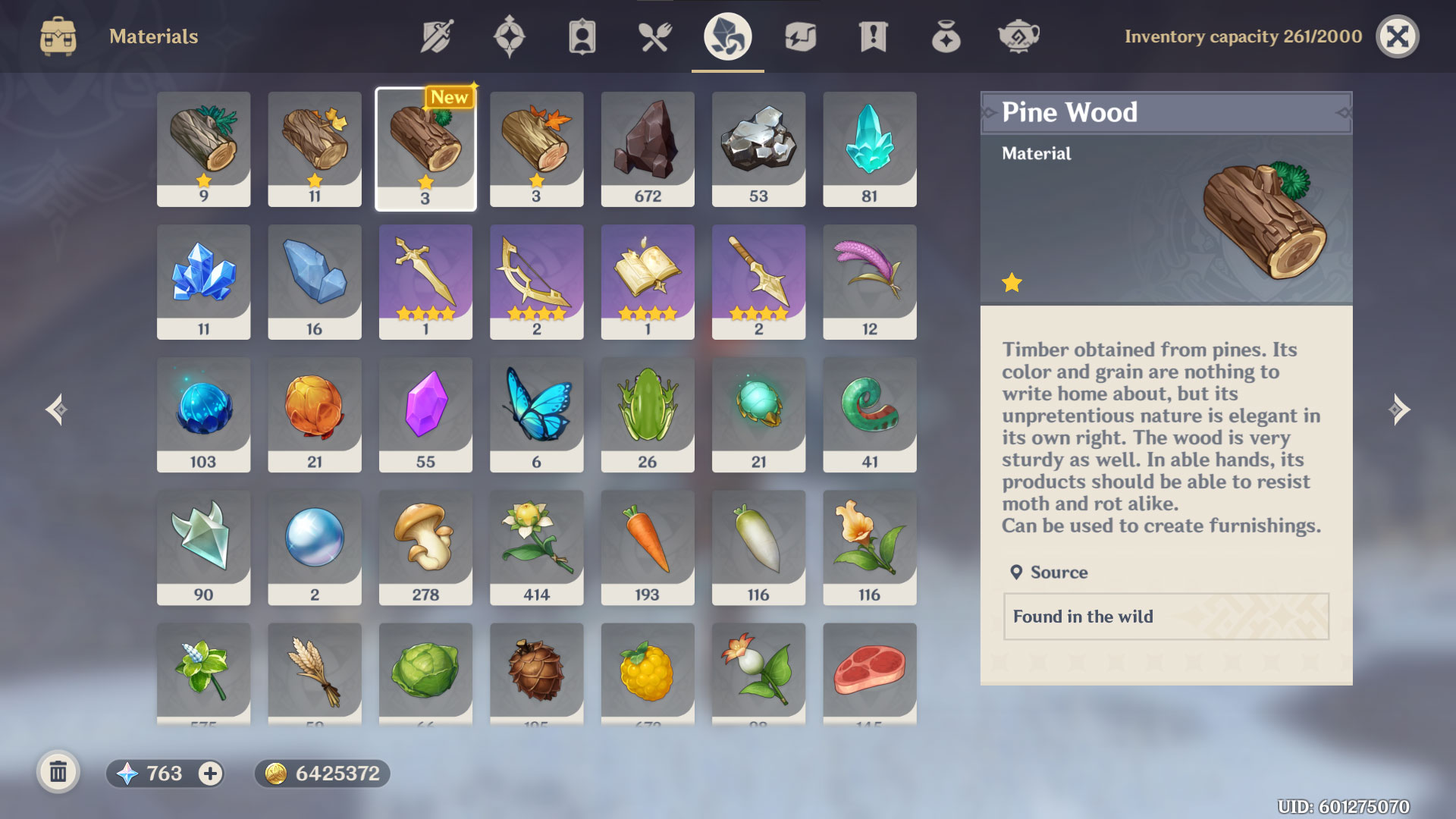
Task: Select the blue Butterfly Wings material
Action: tap(536, 413)
